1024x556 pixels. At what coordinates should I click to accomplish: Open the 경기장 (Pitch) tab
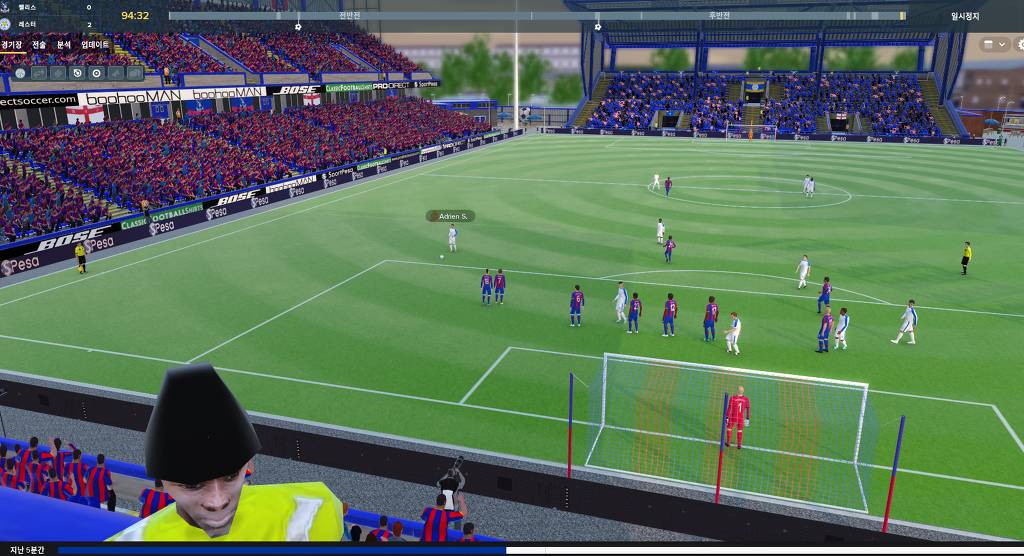[11, 44]
